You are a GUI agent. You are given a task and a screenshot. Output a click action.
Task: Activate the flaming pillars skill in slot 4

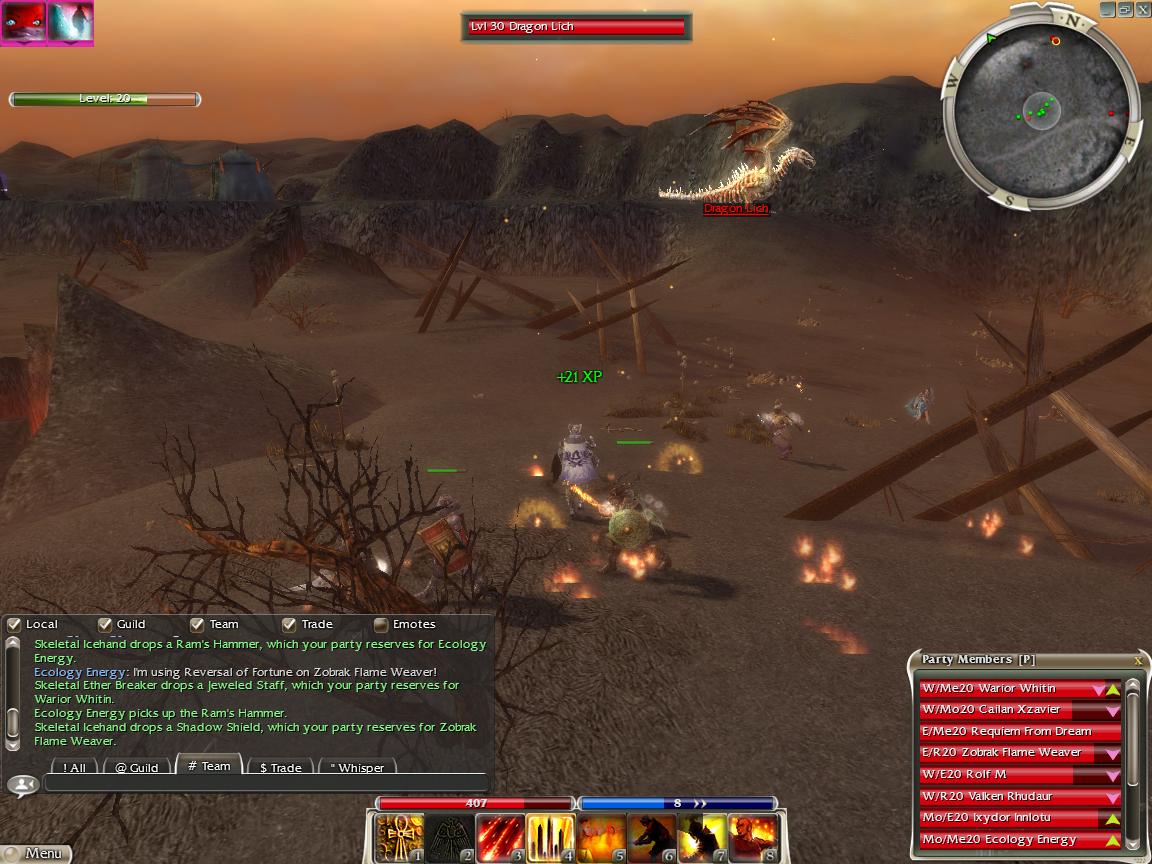pos(550,838)
